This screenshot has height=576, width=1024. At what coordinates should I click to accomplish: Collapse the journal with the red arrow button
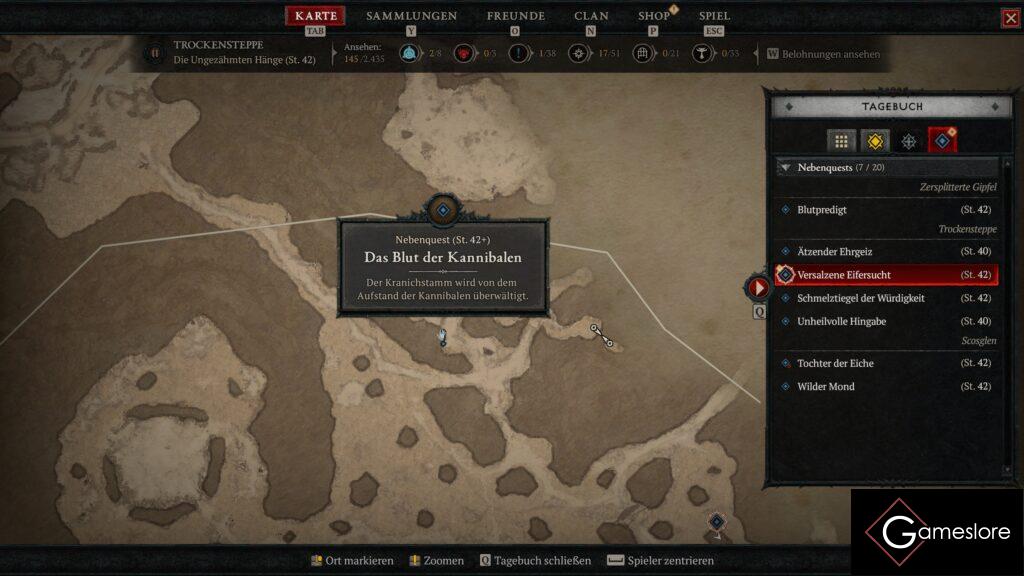tap(758, 288)
